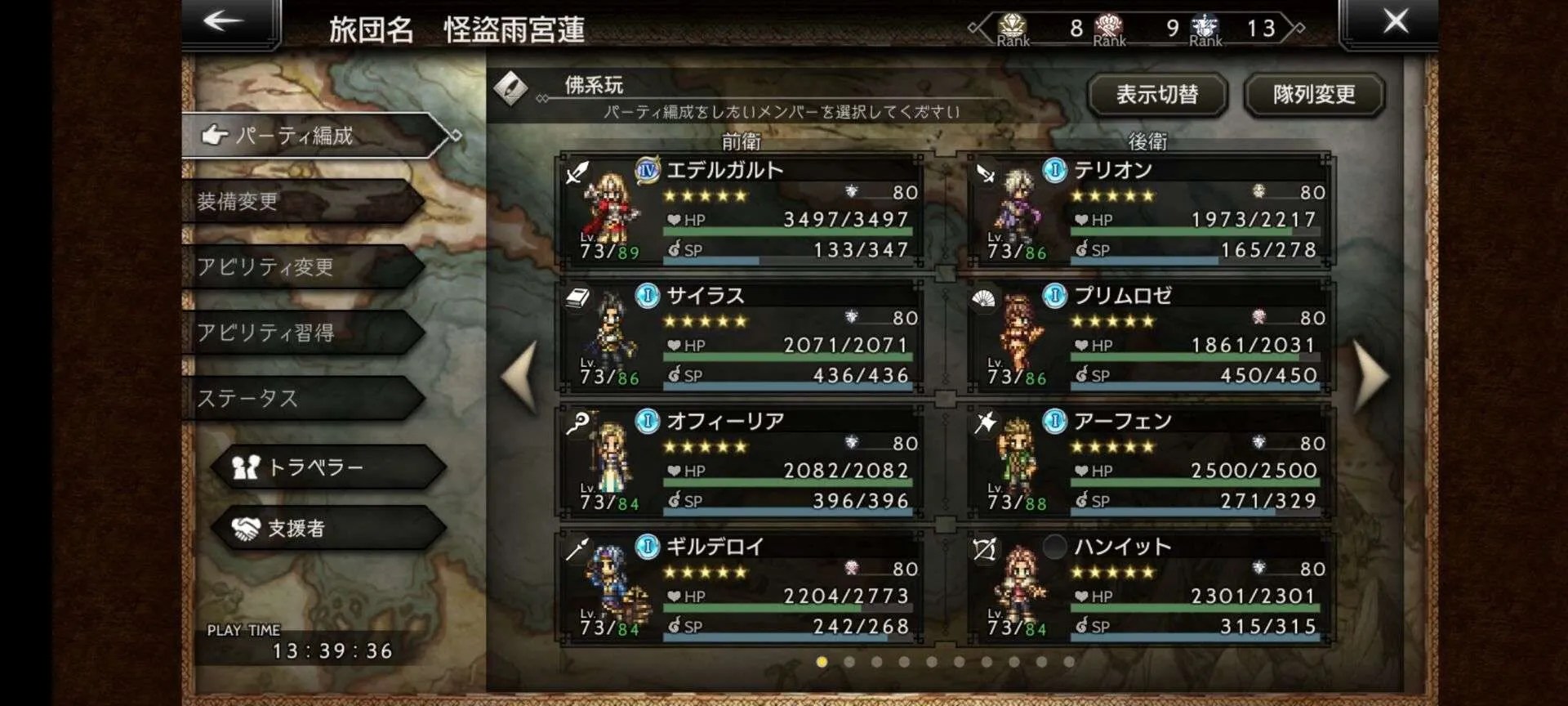1568x706 pixels.
Task: Show the previous party with left arrow
Action: pyautogui.click(x=520, y=377)
